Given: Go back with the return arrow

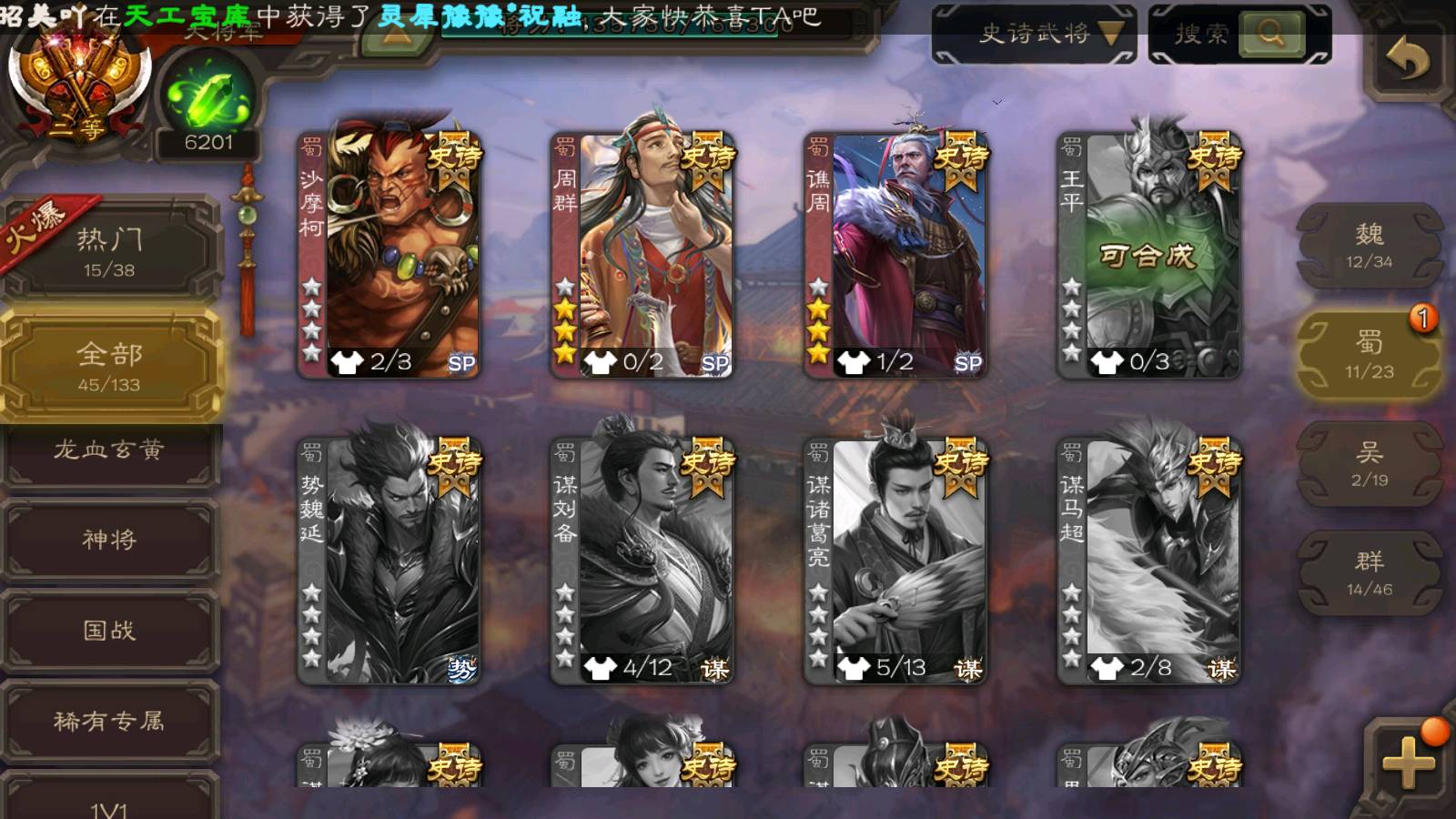Looking at the screenshot, I should point(1407,60).
